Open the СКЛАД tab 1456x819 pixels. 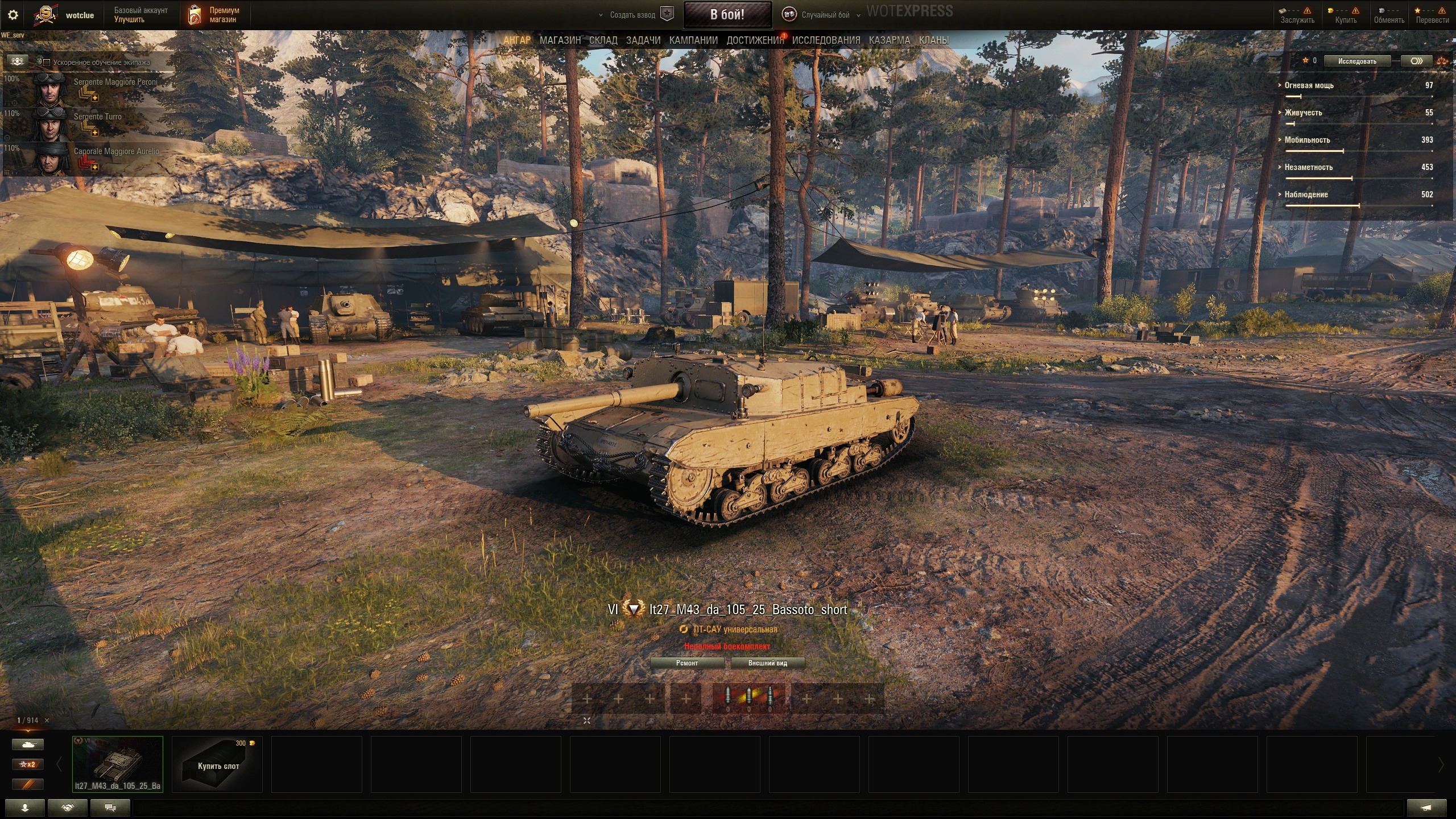tap(603, 40)
